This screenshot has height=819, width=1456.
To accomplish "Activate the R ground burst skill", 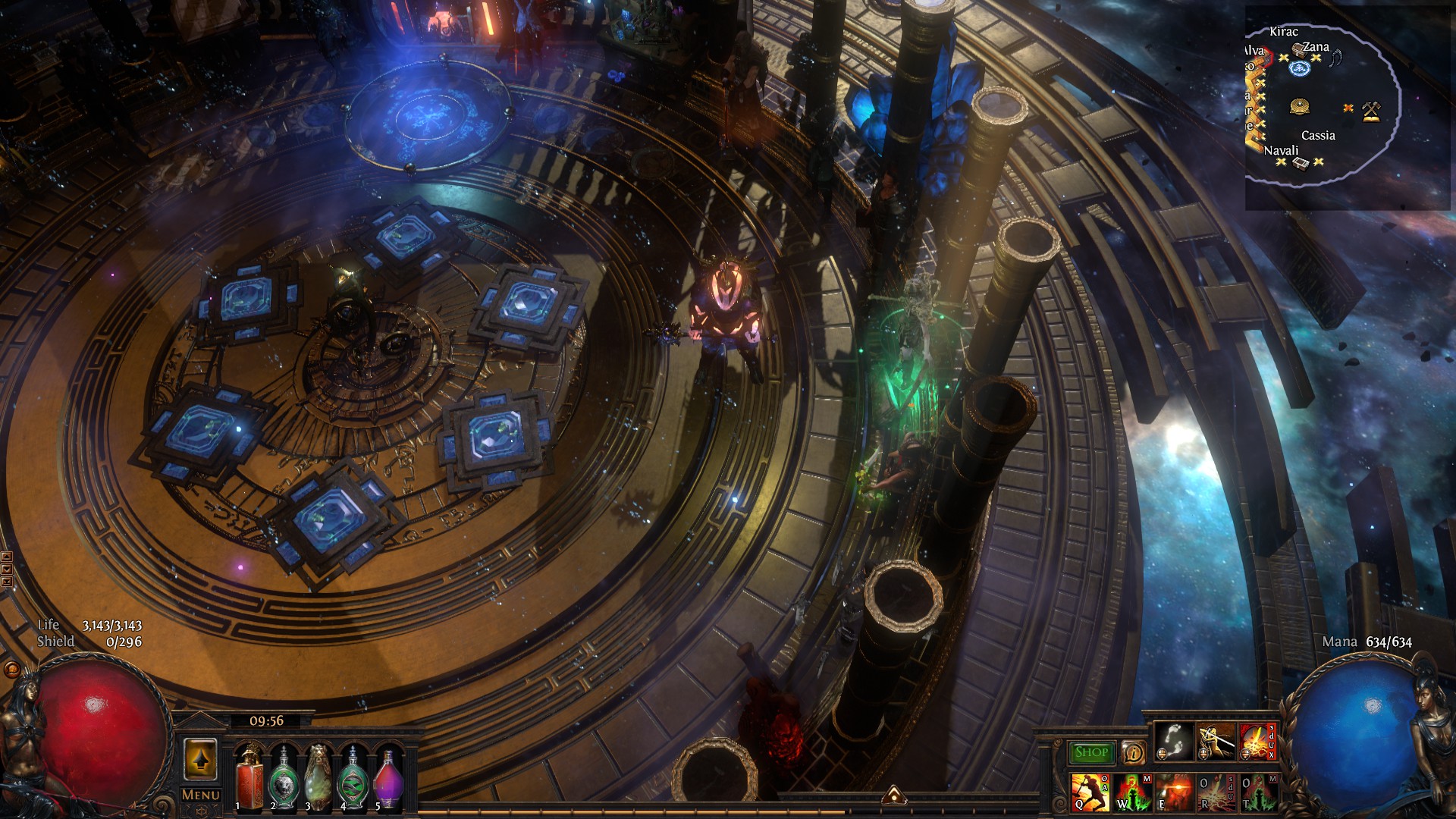I will click(x=1216, y=792).
